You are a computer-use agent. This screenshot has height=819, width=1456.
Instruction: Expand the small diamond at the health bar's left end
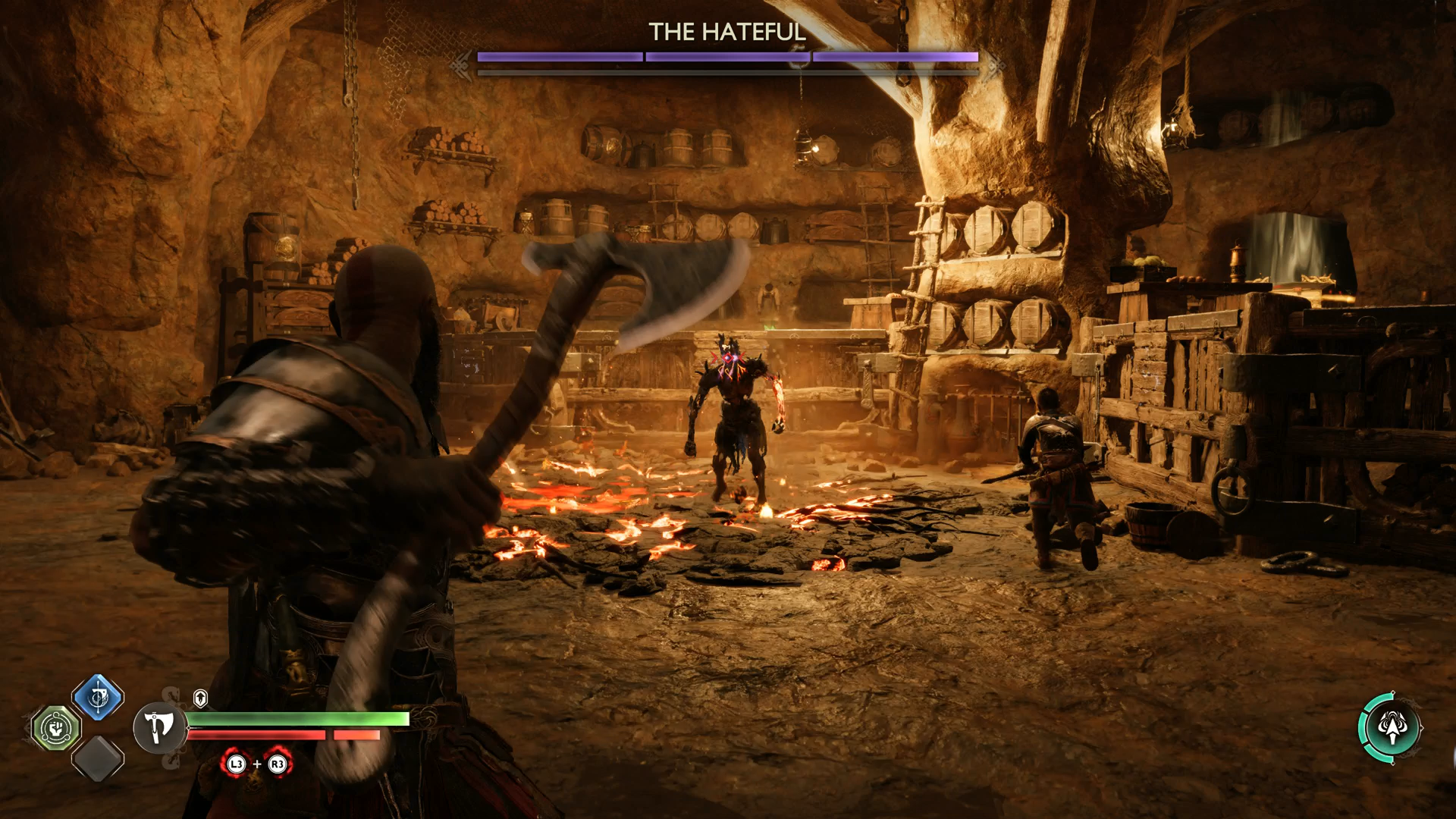(x=189, y=727)
